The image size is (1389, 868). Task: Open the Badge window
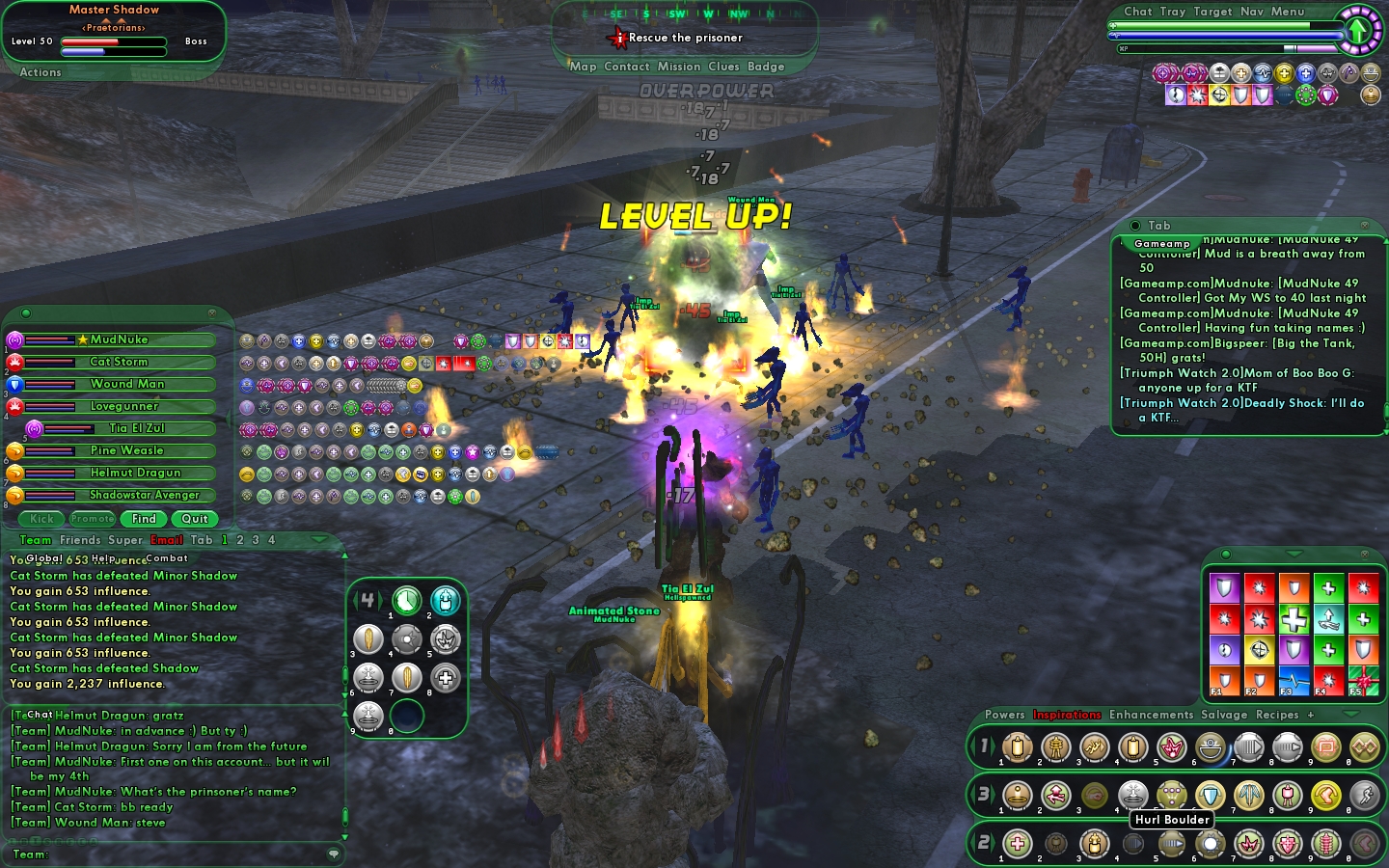[x=766, y=67]
